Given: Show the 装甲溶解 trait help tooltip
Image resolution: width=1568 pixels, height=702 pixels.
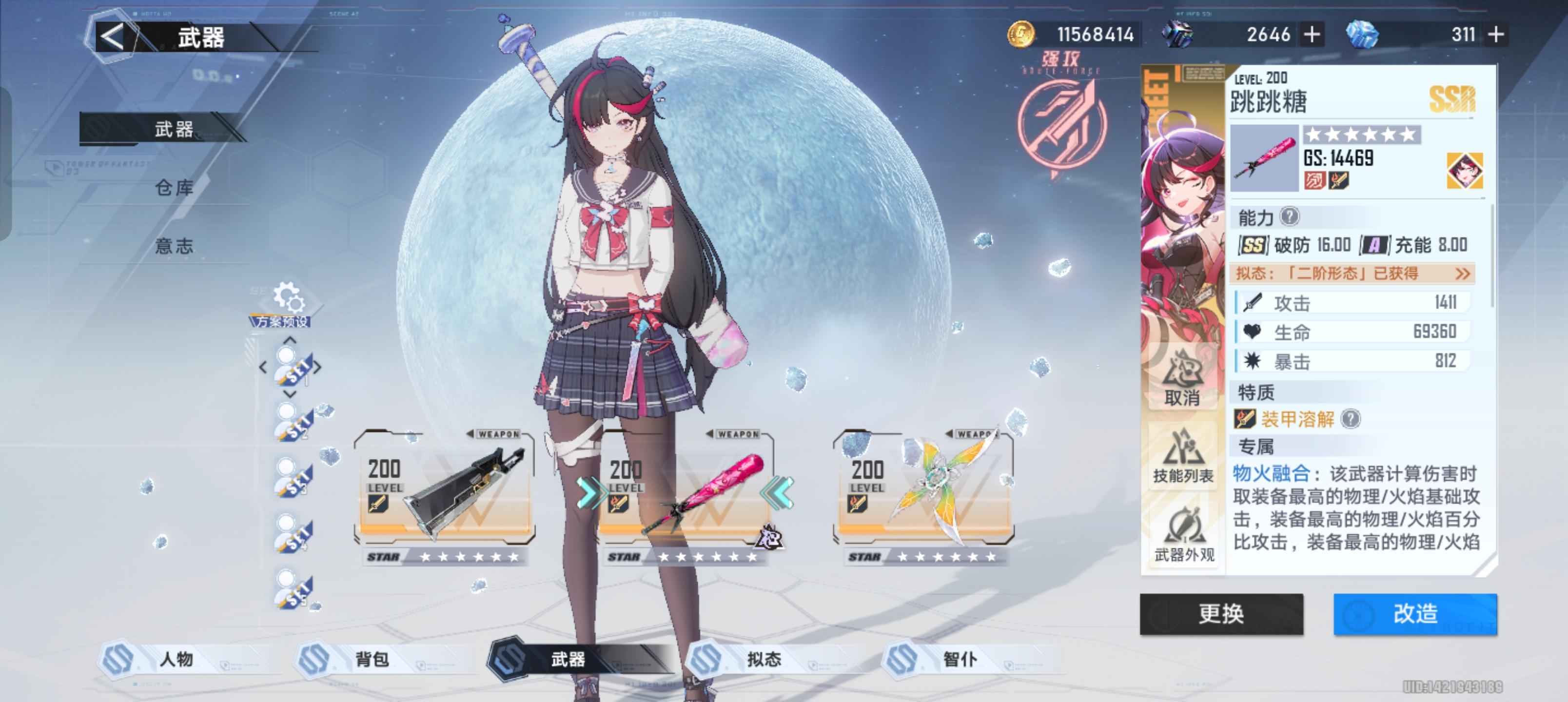Looking at the screenshot, I should pos(1351,419).
